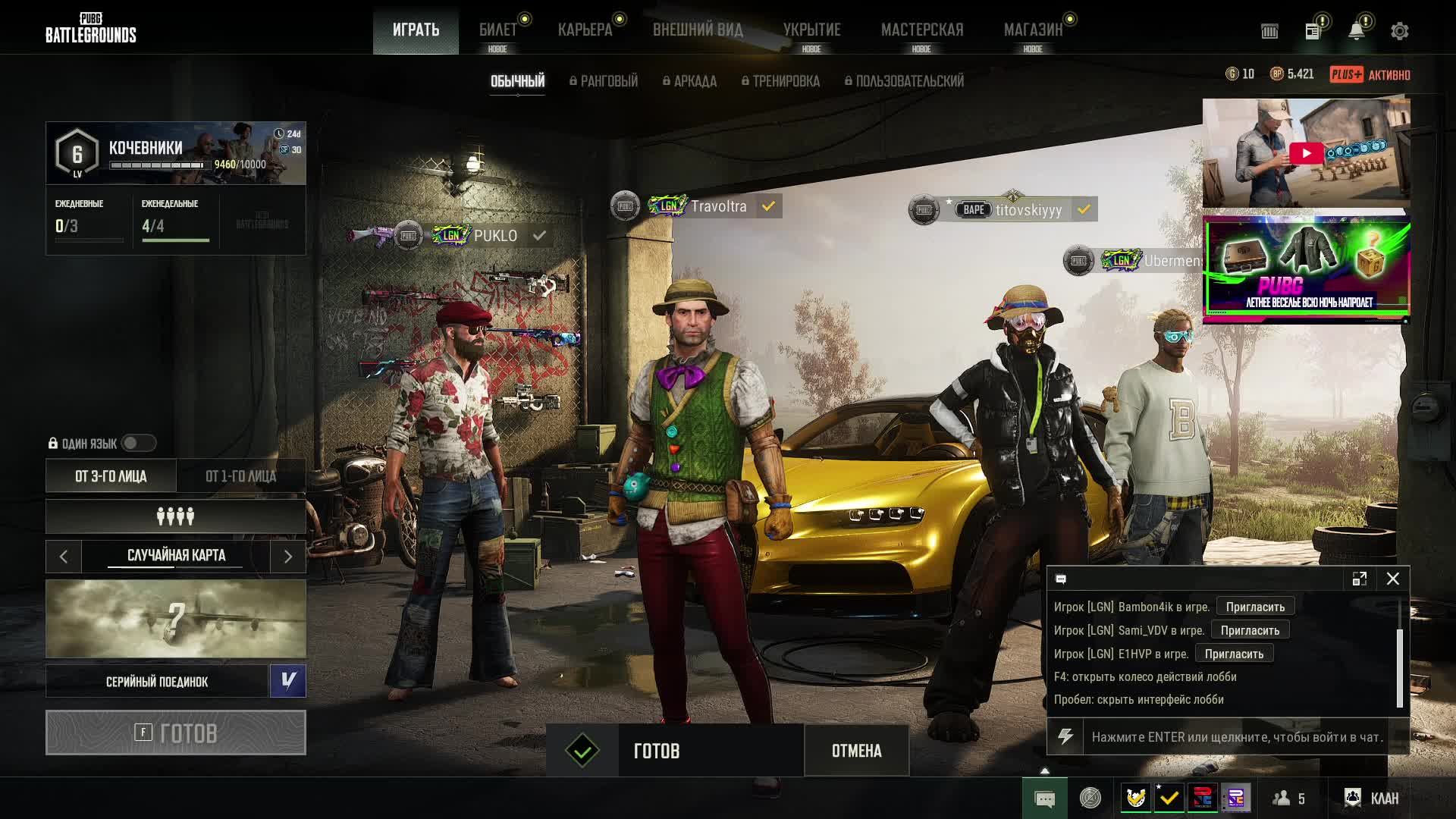1456x819 pixels.
Task: Open the Билет (Pass) menu tab
Action: [497, 30]
